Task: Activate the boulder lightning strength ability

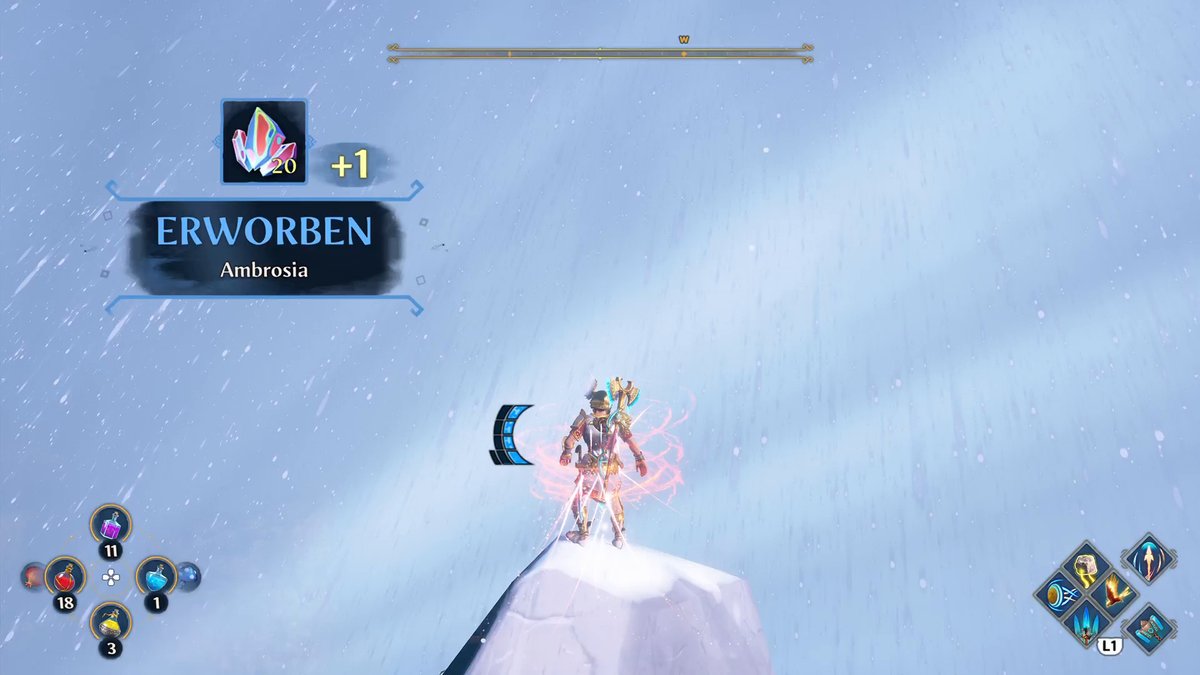Action: [1087, 567]
